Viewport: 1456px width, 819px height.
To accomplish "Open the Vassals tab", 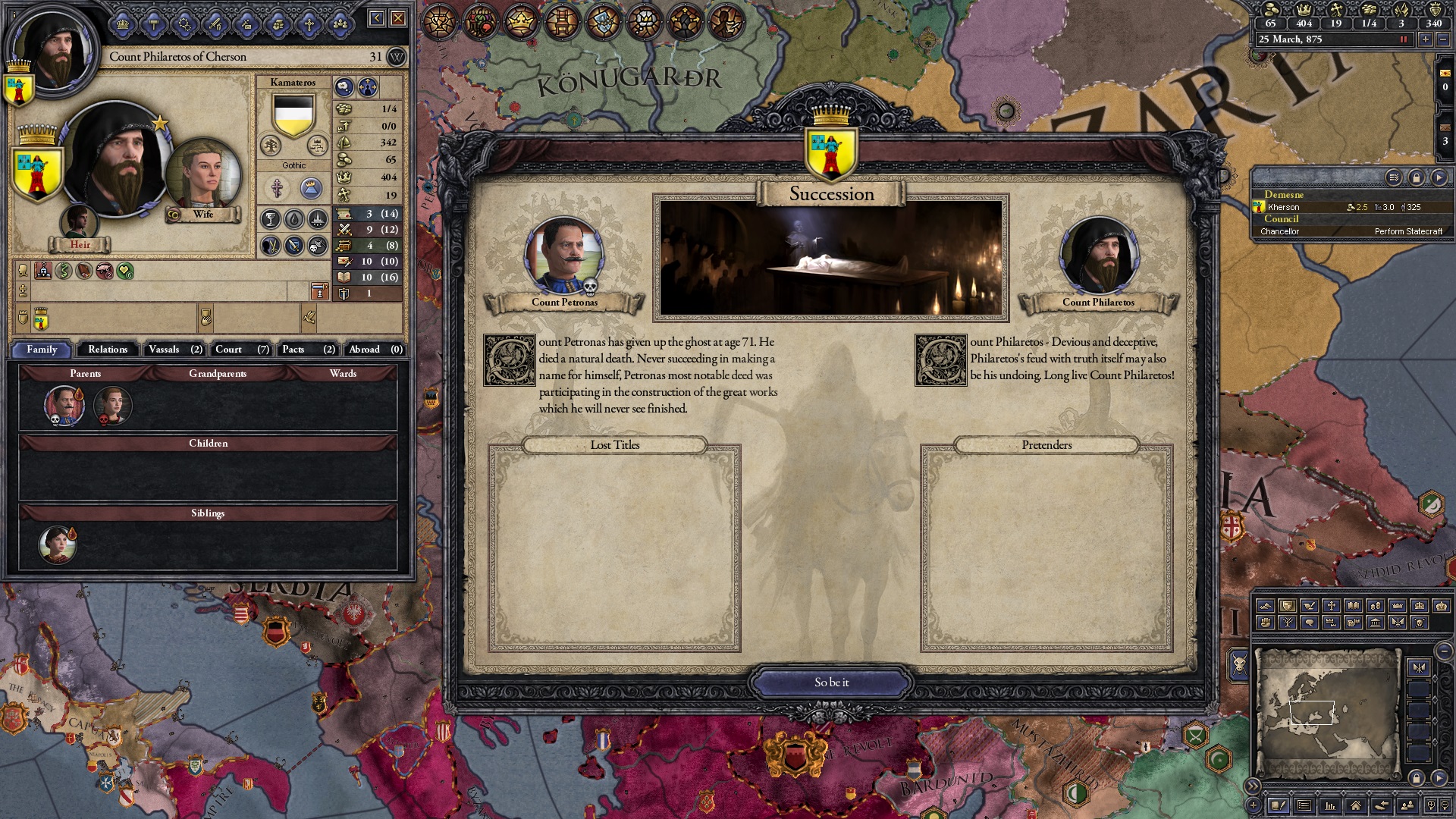I will coord(175,350).
